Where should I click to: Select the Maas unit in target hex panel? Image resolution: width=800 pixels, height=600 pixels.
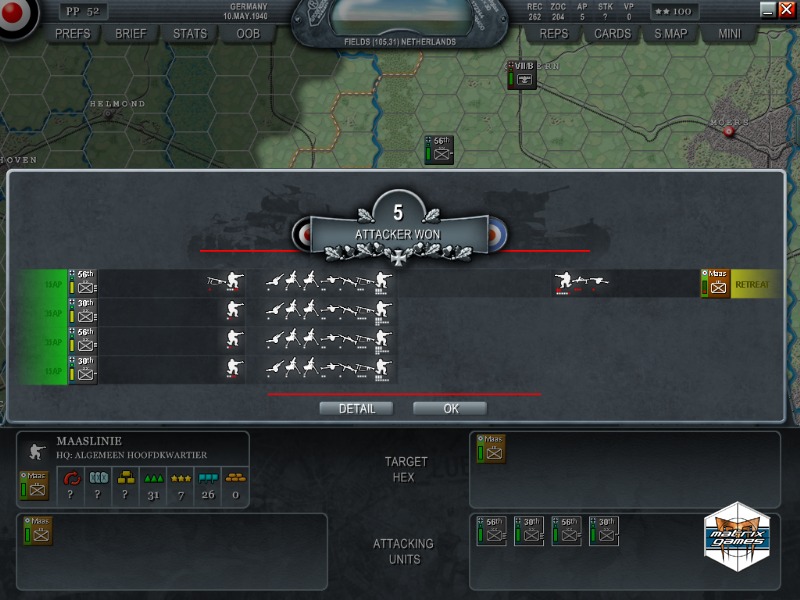[x=491, y=449]
